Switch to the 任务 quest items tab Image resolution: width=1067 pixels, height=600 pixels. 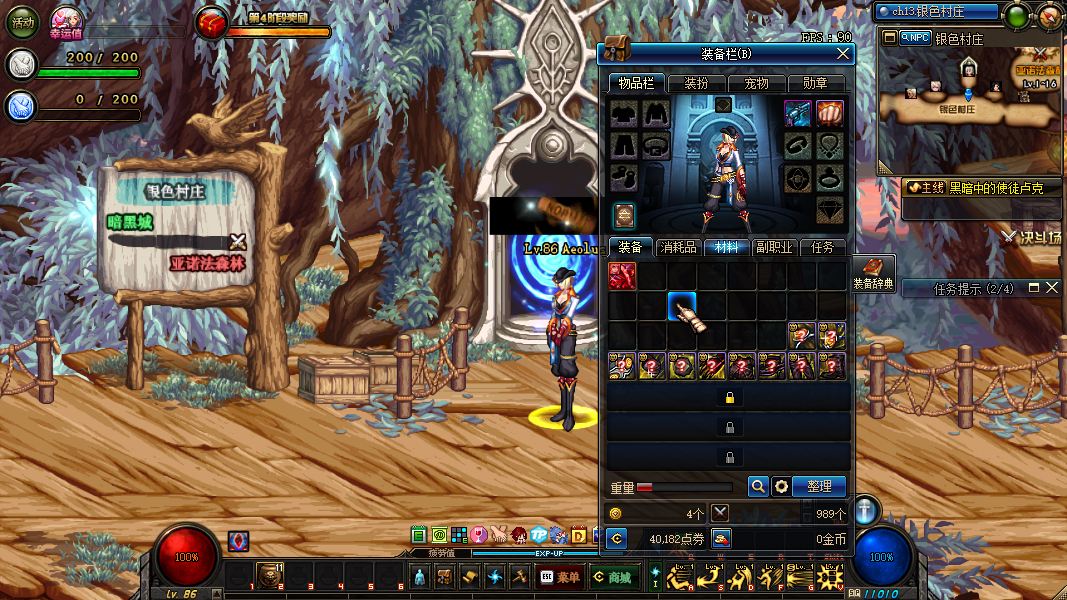pyautogui.click(x=822, y=247)
